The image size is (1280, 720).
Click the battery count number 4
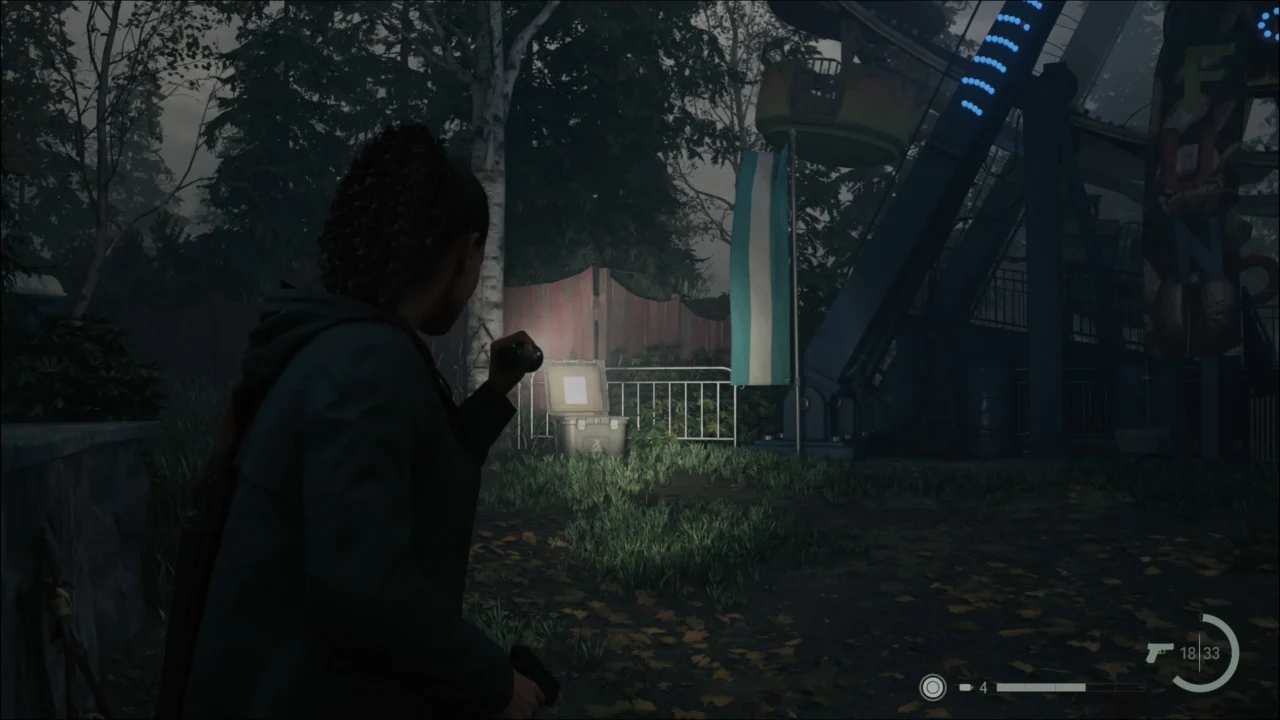(983, 687)
